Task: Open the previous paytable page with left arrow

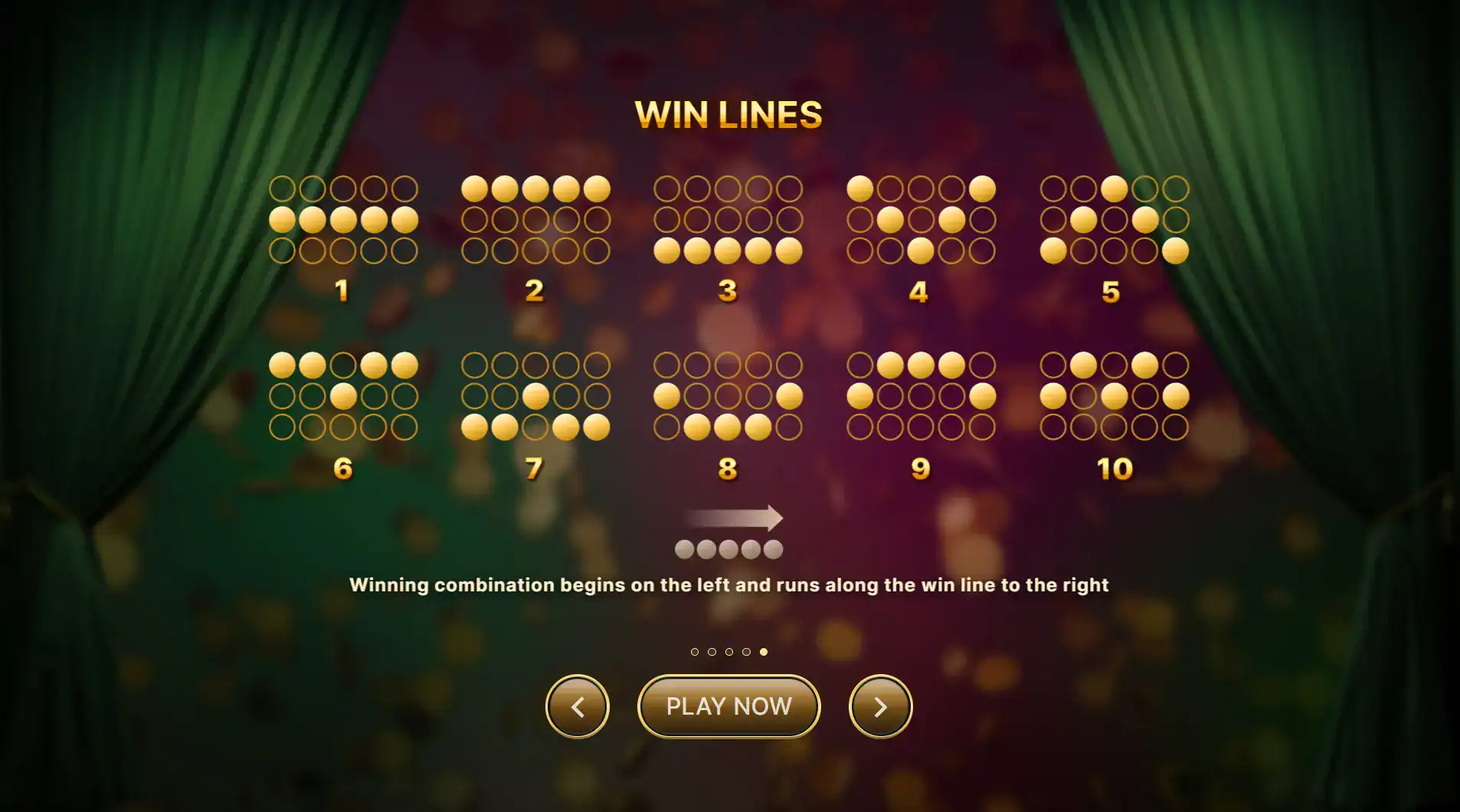Action: tap(578, 706)
